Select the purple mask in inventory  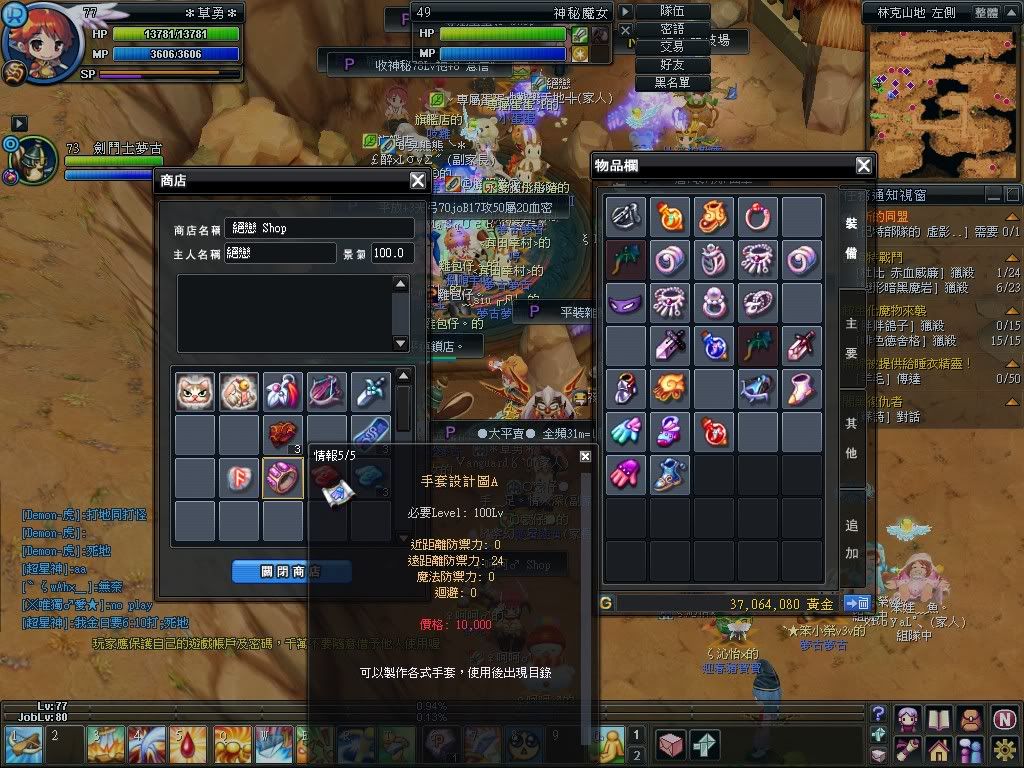tap(625, 302)
